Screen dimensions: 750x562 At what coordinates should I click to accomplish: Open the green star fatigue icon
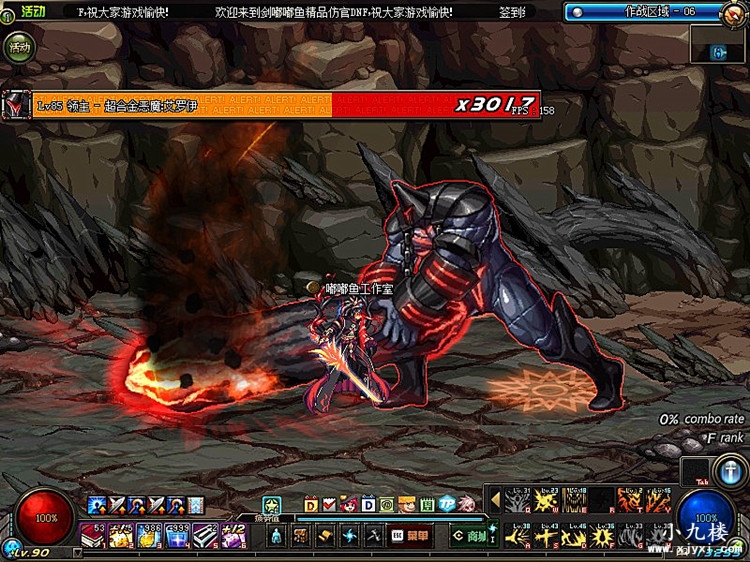(x=270, y=504)
